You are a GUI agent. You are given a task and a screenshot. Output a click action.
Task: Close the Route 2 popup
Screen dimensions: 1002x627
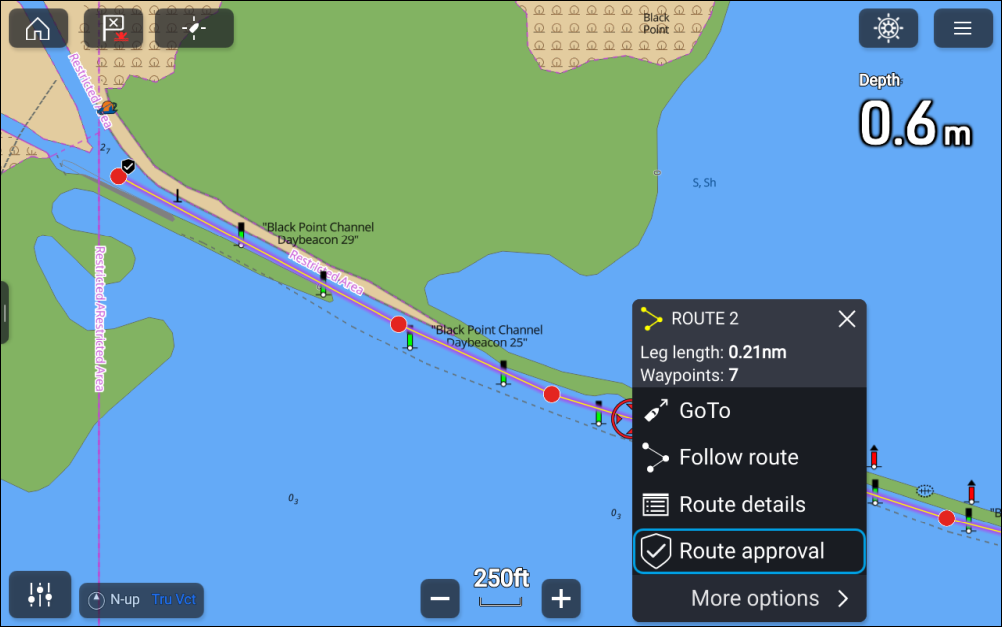(x=847, y=319)
